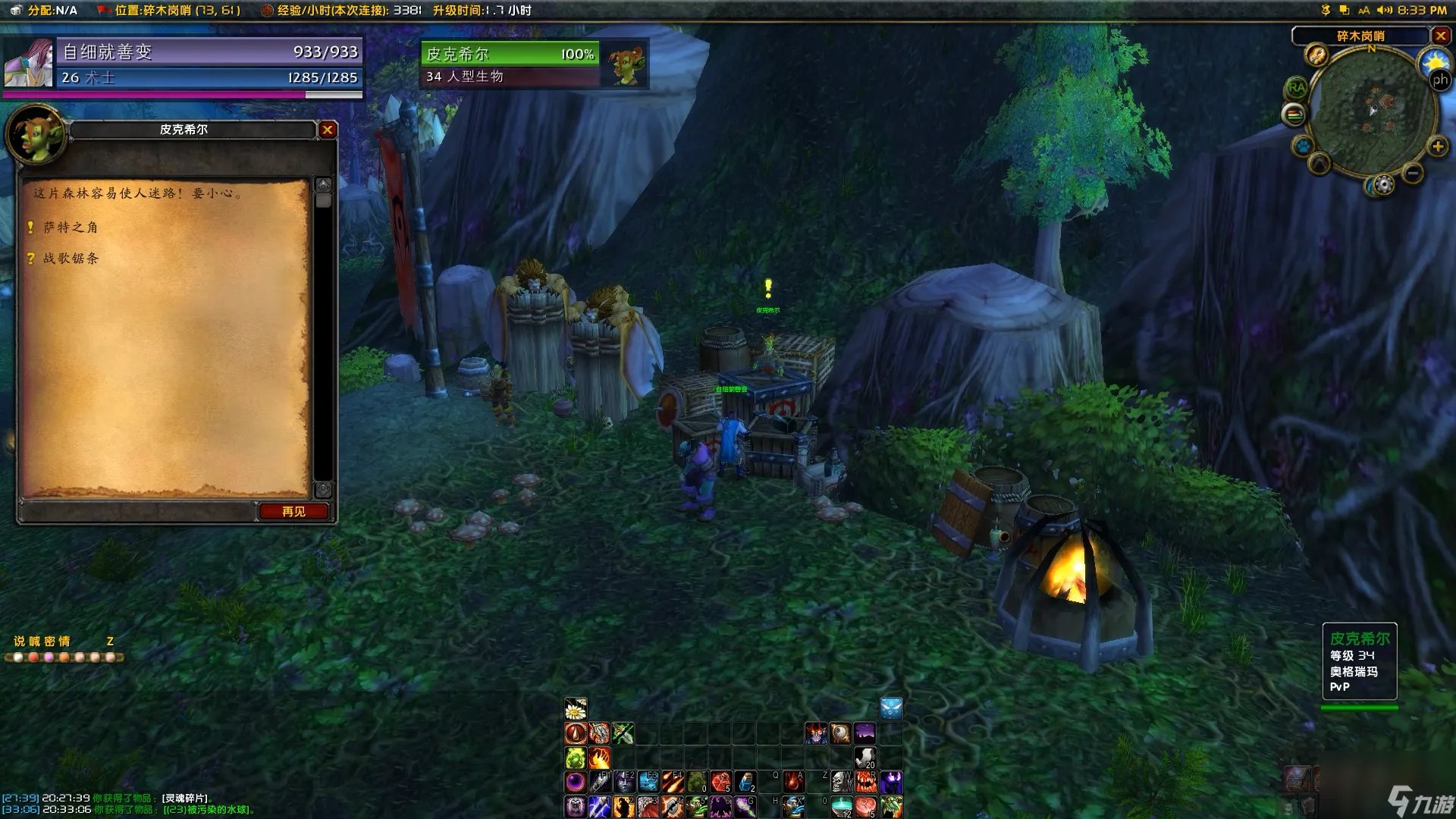Close the minimap with its X button

[x=1441, y=36]
